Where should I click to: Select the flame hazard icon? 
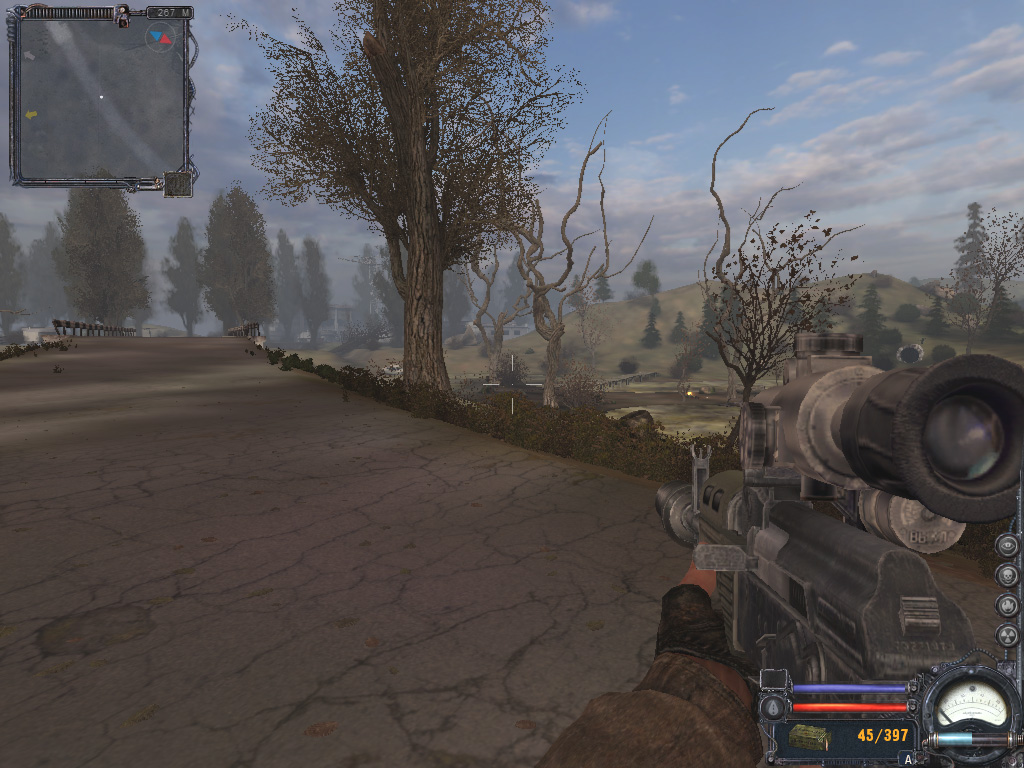[x=1007, y=605]
